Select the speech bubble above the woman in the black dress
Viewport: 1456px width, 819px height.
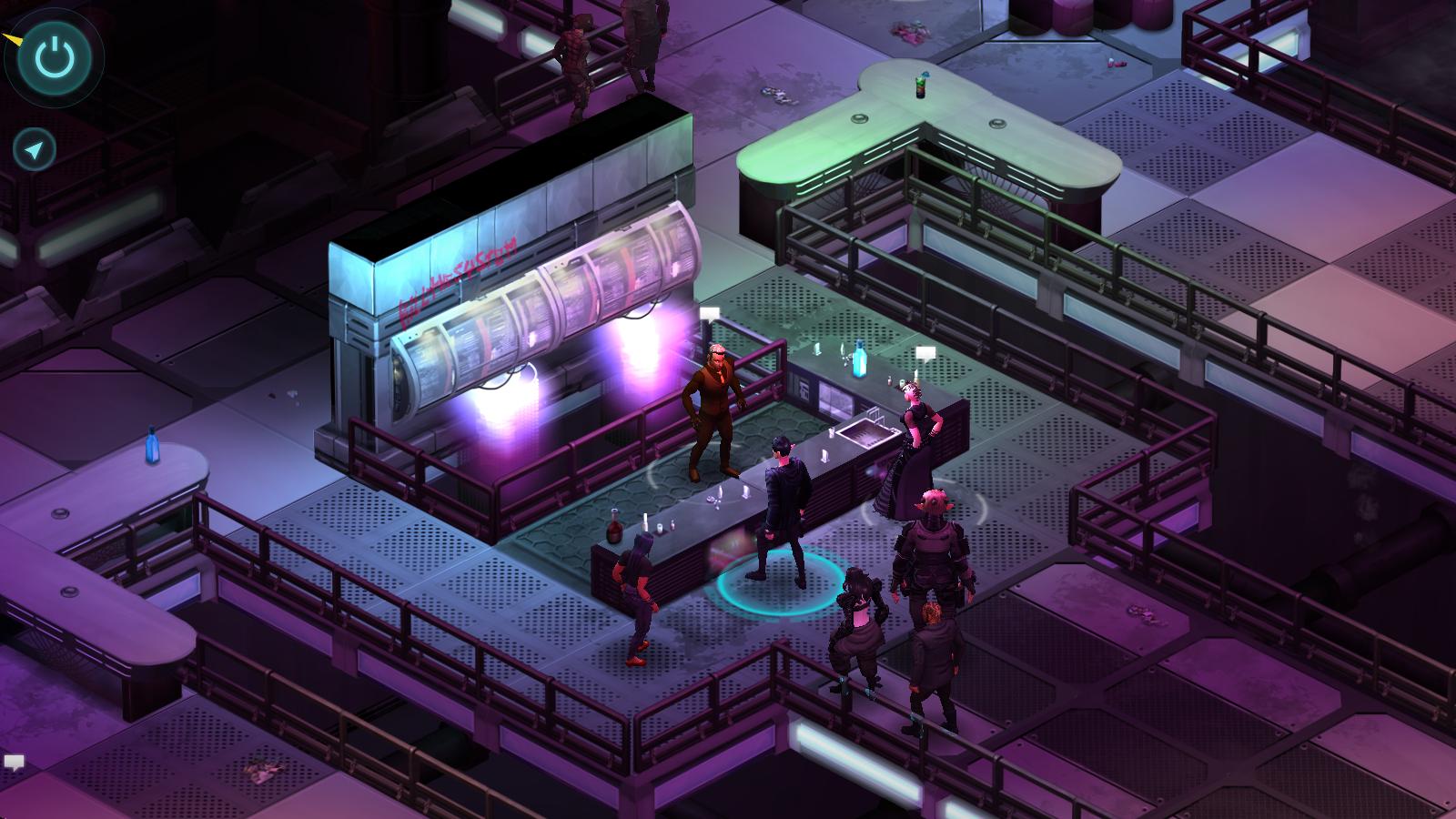point(926,353)
